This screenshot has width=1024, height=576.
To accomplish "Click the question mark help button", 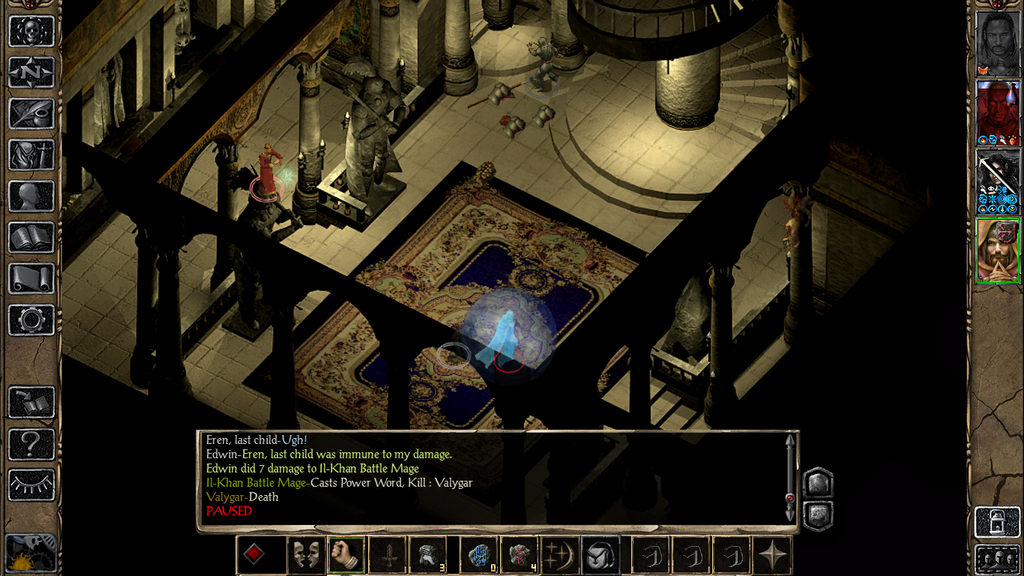I will point(31,443).
